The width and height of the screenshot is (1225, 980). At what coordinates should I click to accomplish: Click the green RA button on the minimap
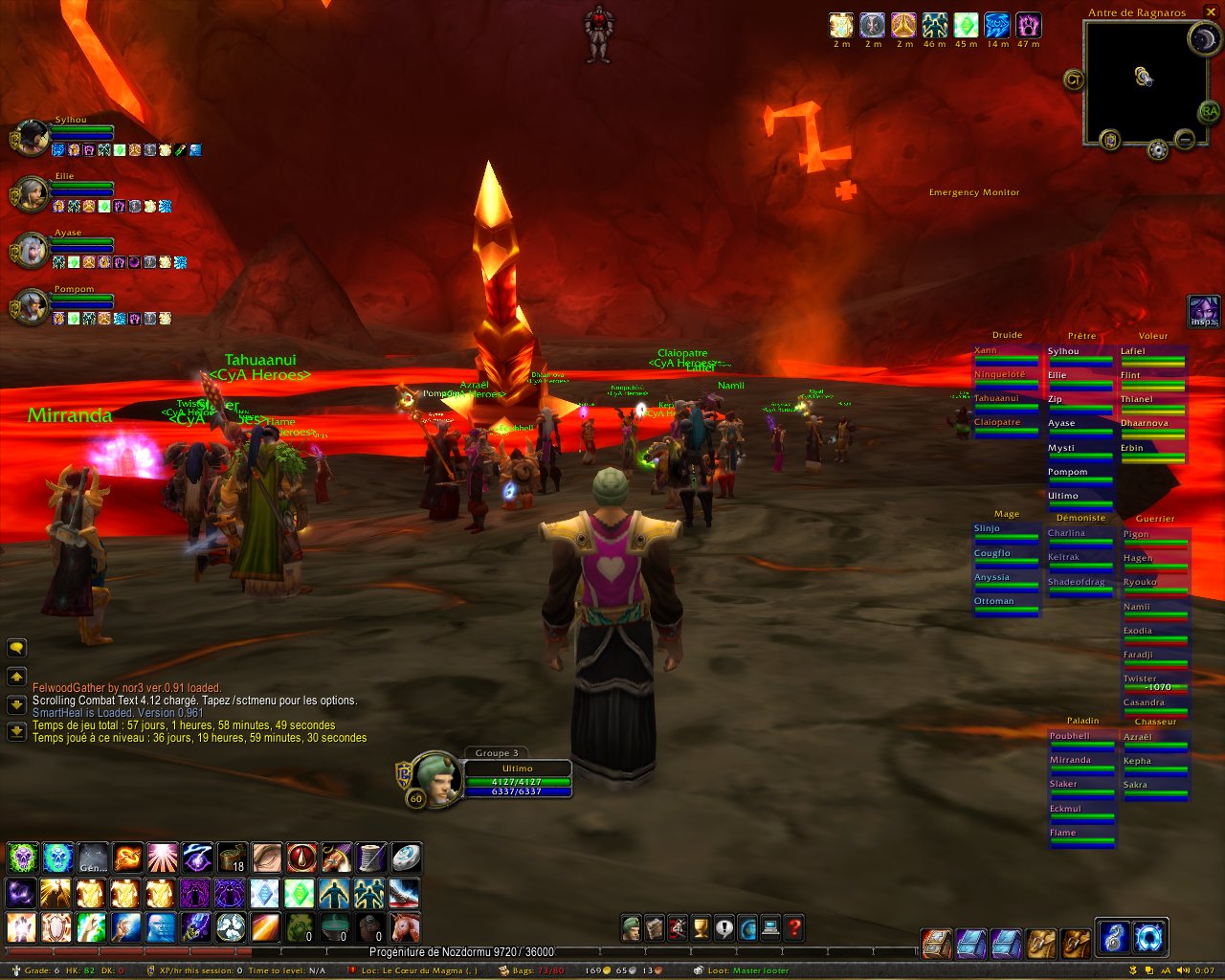coord(1209,112)
